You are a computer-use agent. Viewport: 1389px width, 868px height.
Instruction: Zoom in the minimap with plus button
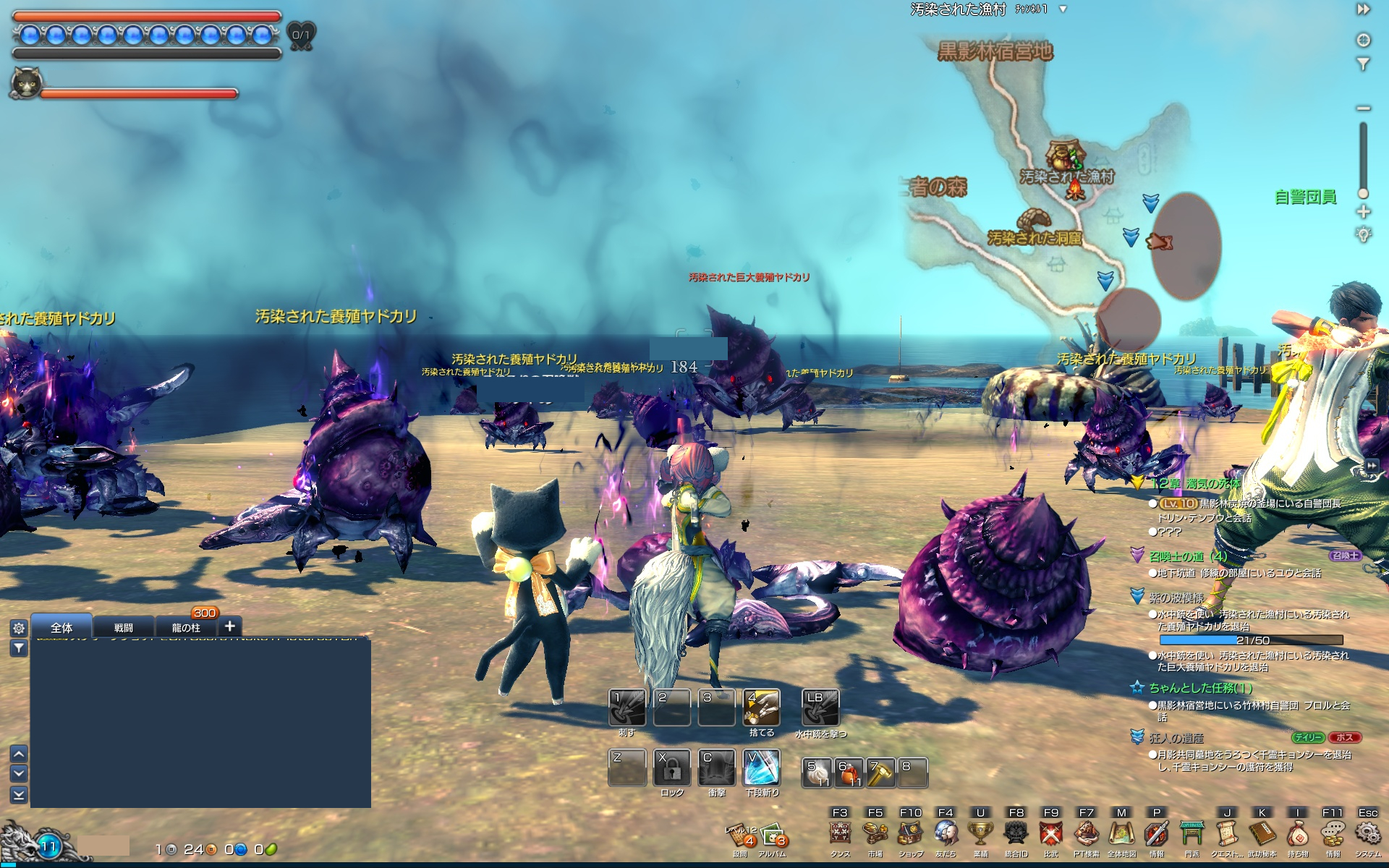[x=1364, y=212]
